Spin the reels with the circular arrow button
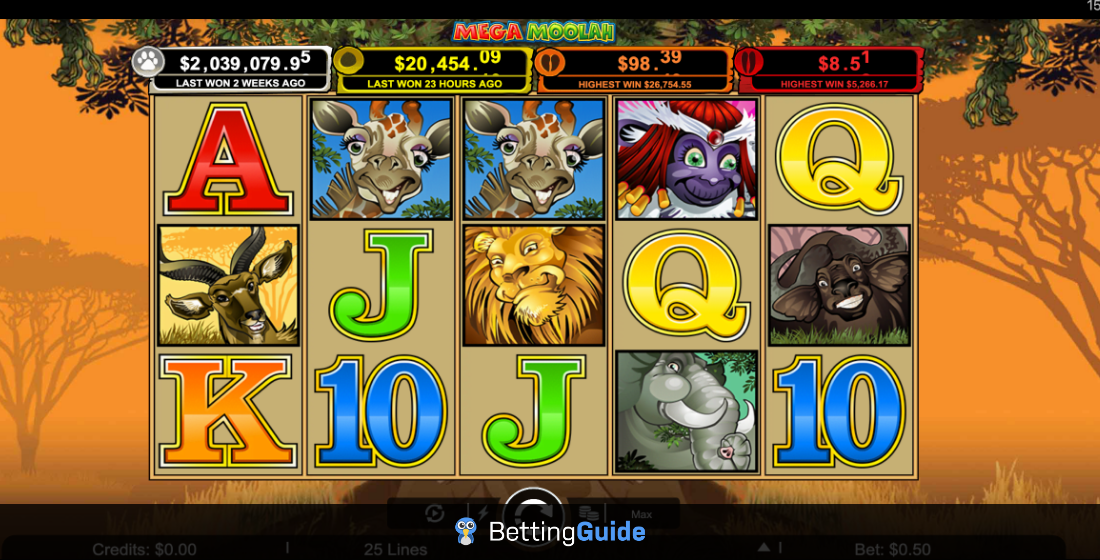The height and width of the screenshot is (560, 1100). coord(533,507)
